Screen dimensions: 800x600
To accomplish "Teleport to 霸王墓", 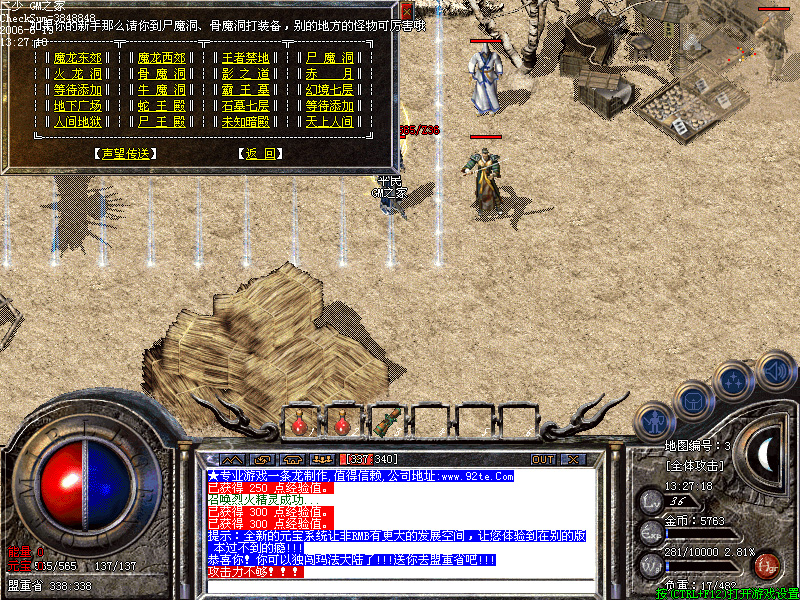I will pyautogui.click(x=245, y=90).
